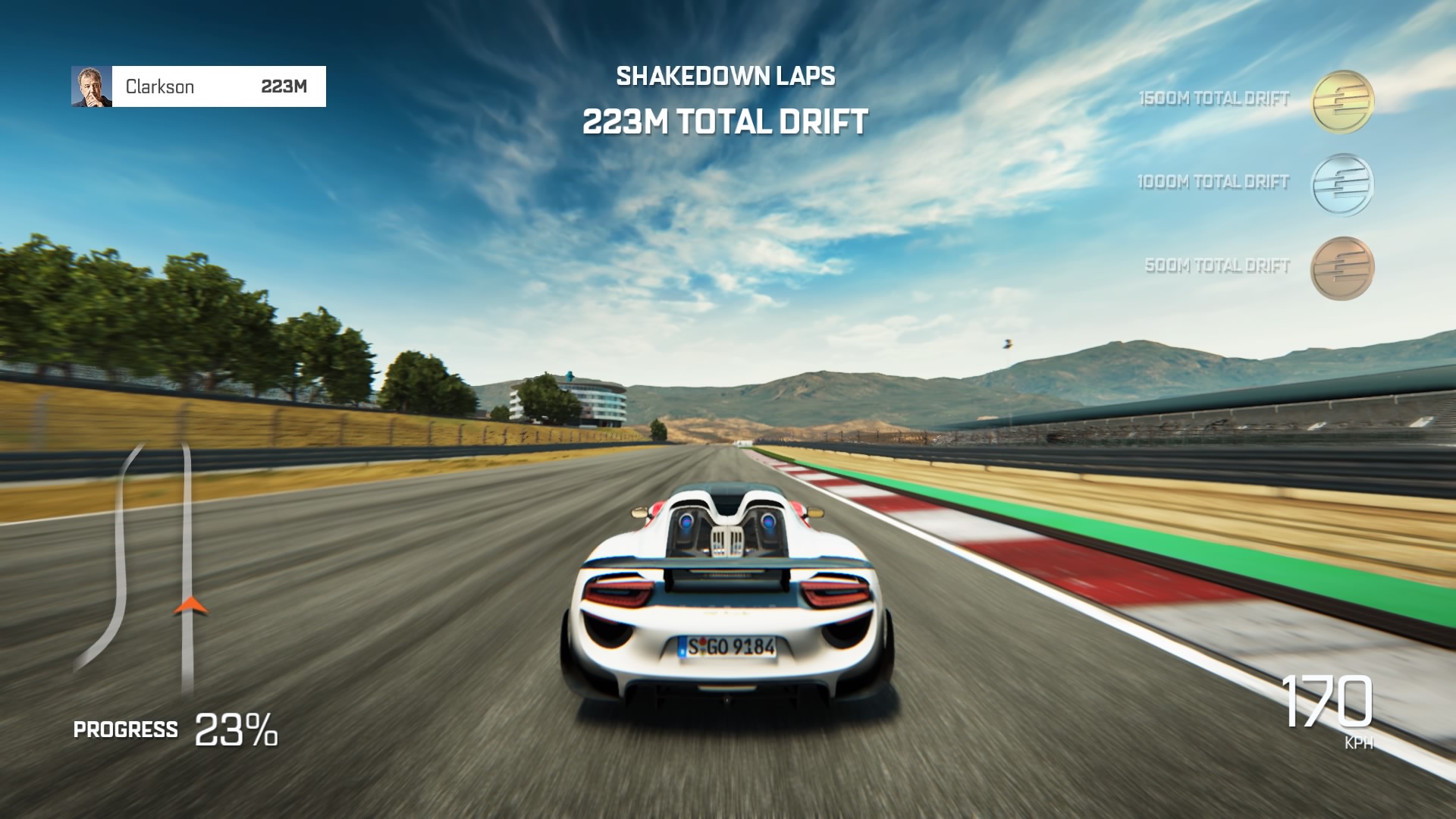Select the gold 1500M total drift medal
Screen dimensions: 1456x819
(x=1342, y=102)
